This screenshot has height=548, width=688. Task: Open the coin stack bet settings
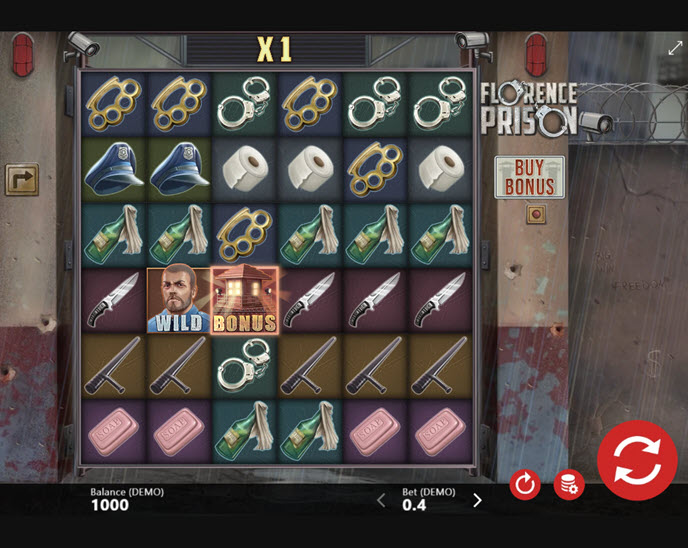tap(569, 485)
